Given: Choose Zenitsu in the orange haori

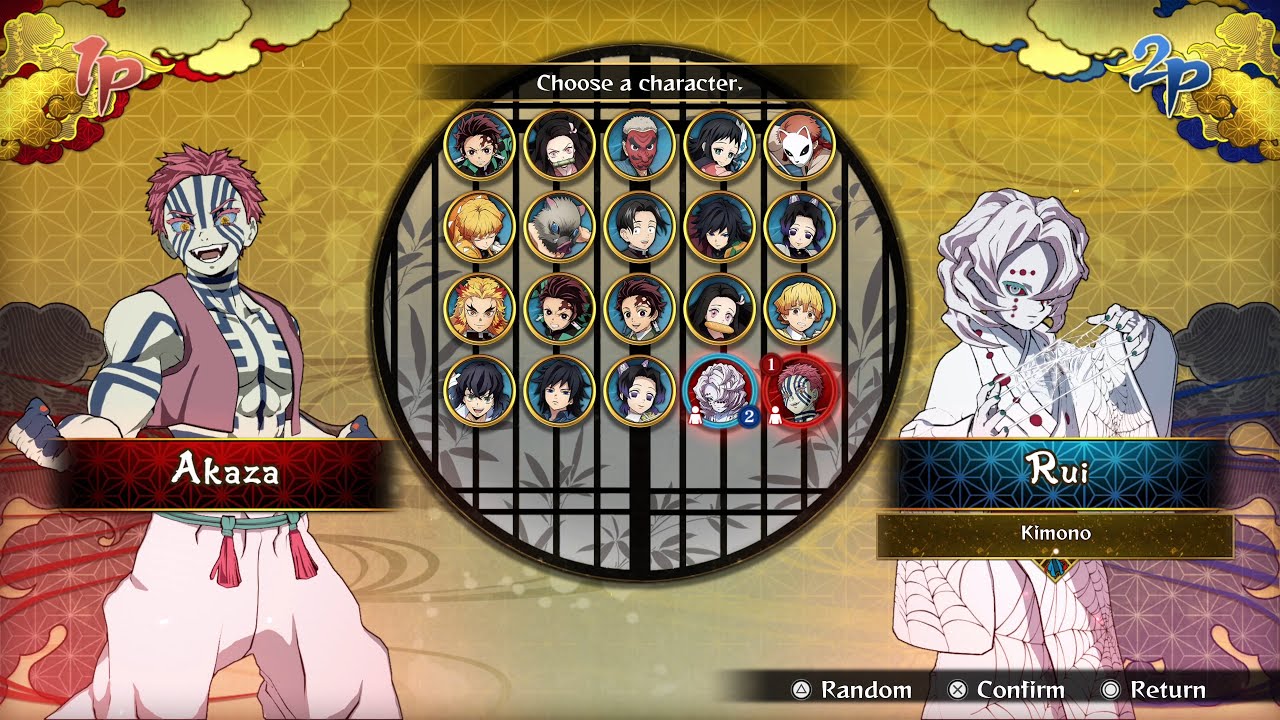Looking at the screenshot, I should point(479,227).
